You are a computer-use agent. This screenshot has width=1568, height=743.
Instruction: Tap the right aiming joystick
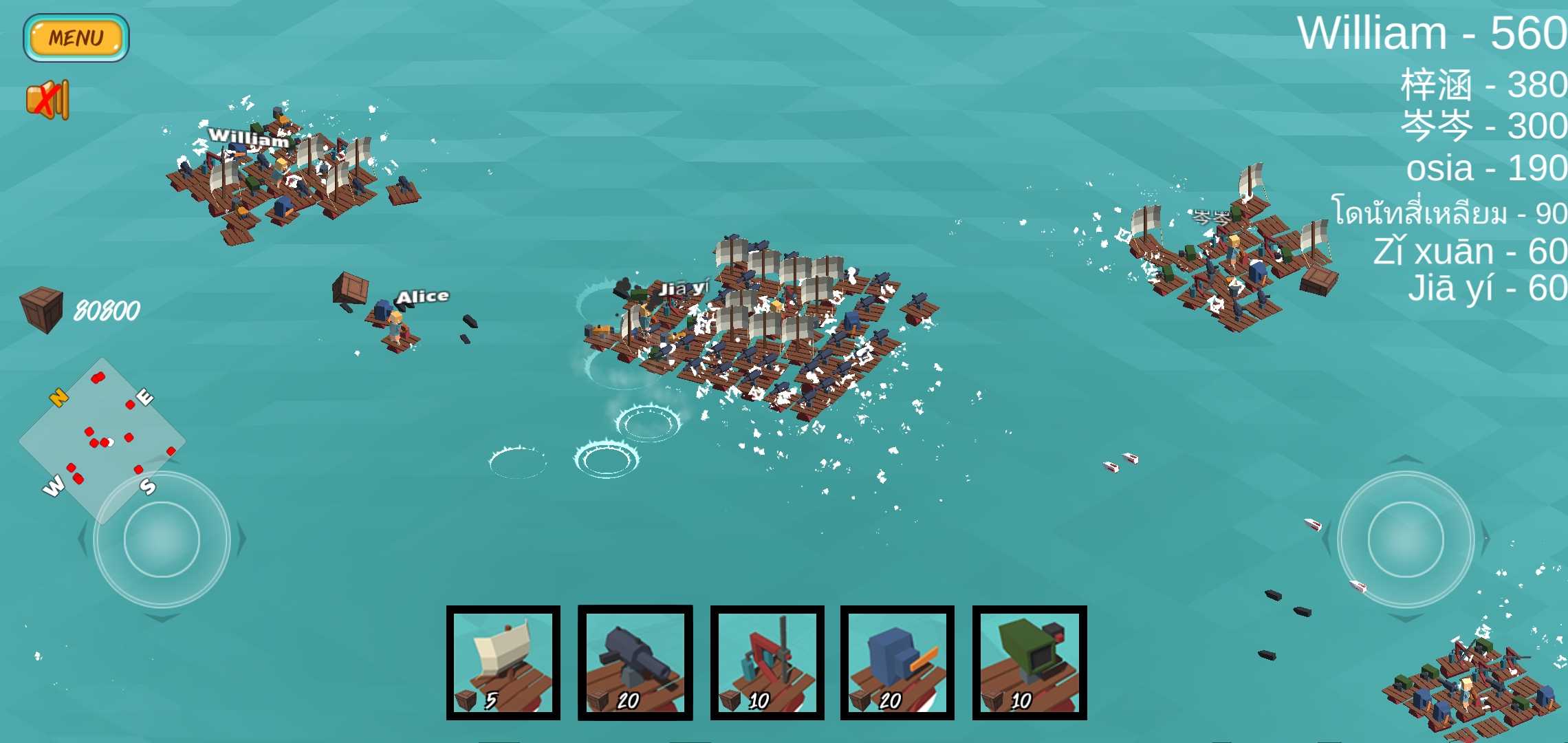pos(1405,539)
